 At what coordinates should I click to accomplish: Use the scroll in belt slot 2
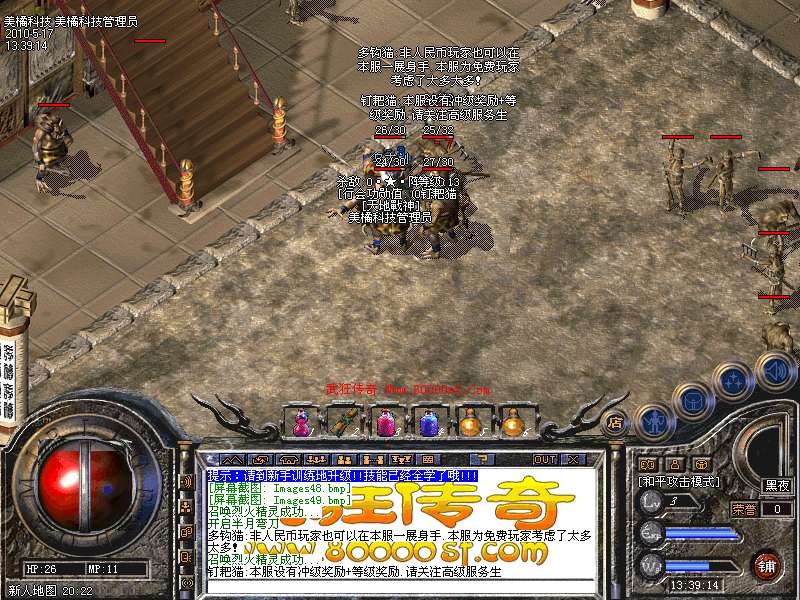342,422
